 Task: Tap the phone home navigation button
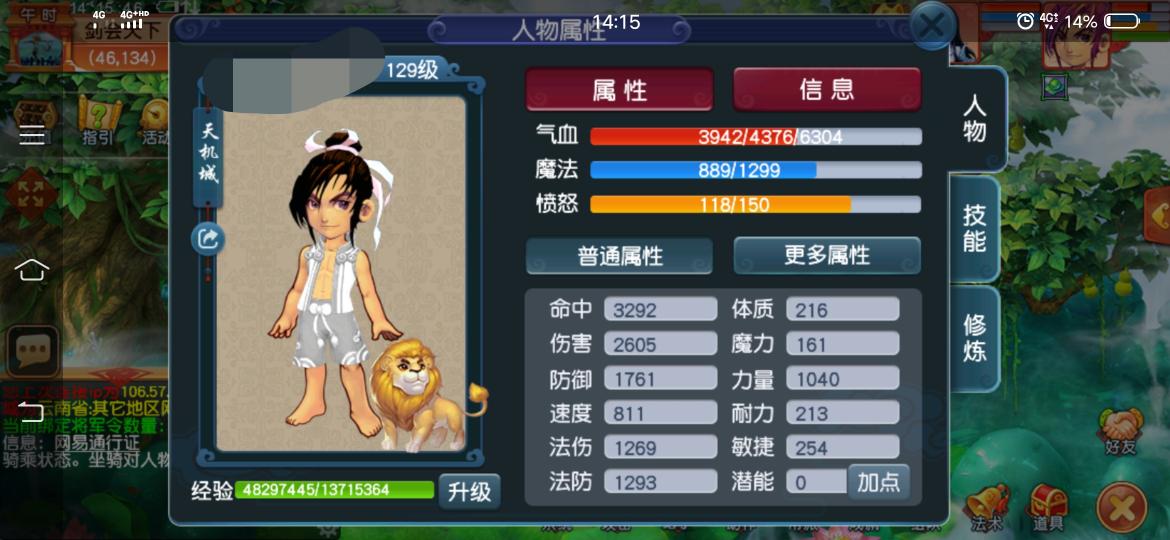tap(32, 270)
